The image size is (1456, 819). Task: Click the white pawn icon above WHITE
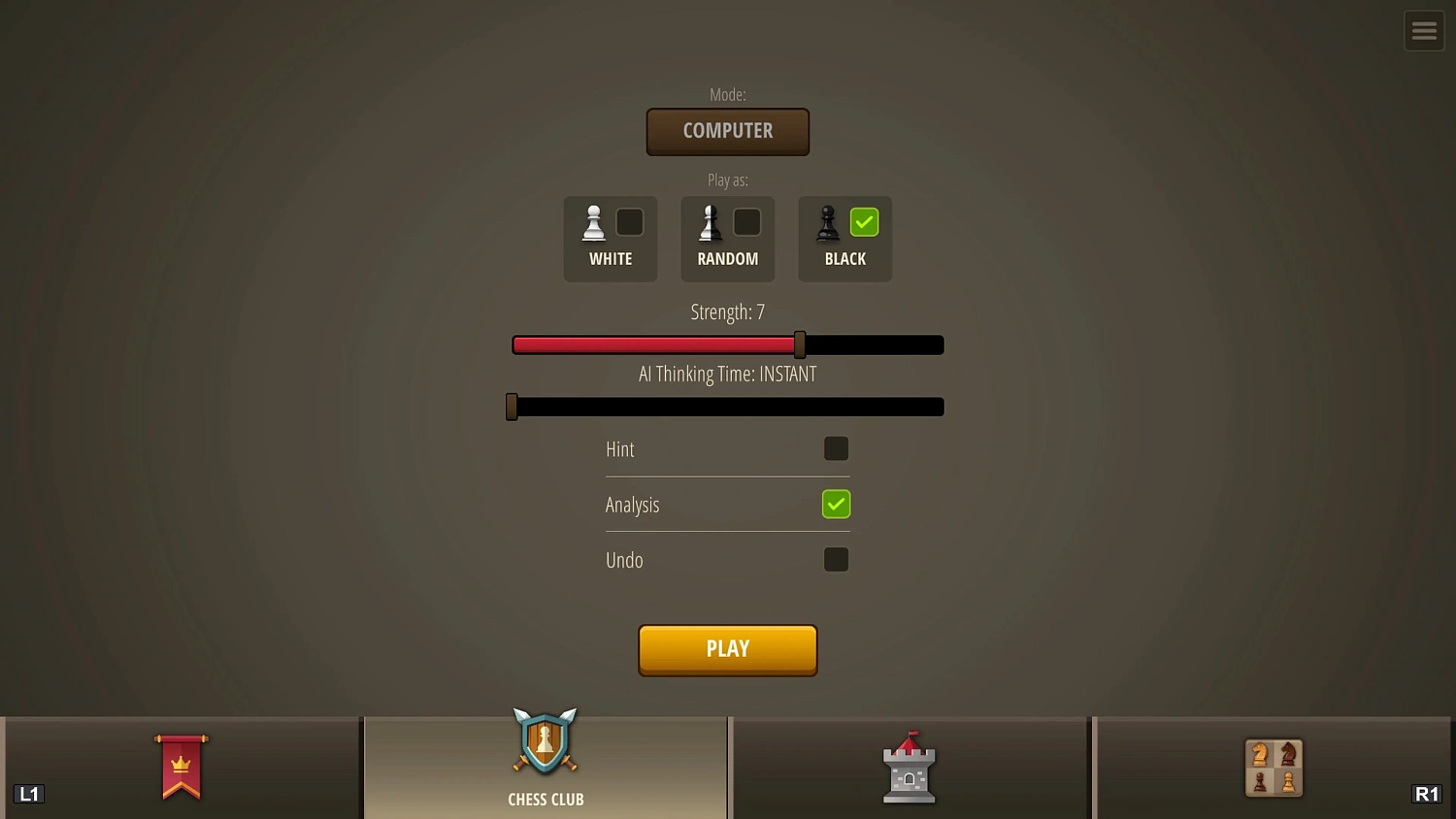click(x=593, y=221)
